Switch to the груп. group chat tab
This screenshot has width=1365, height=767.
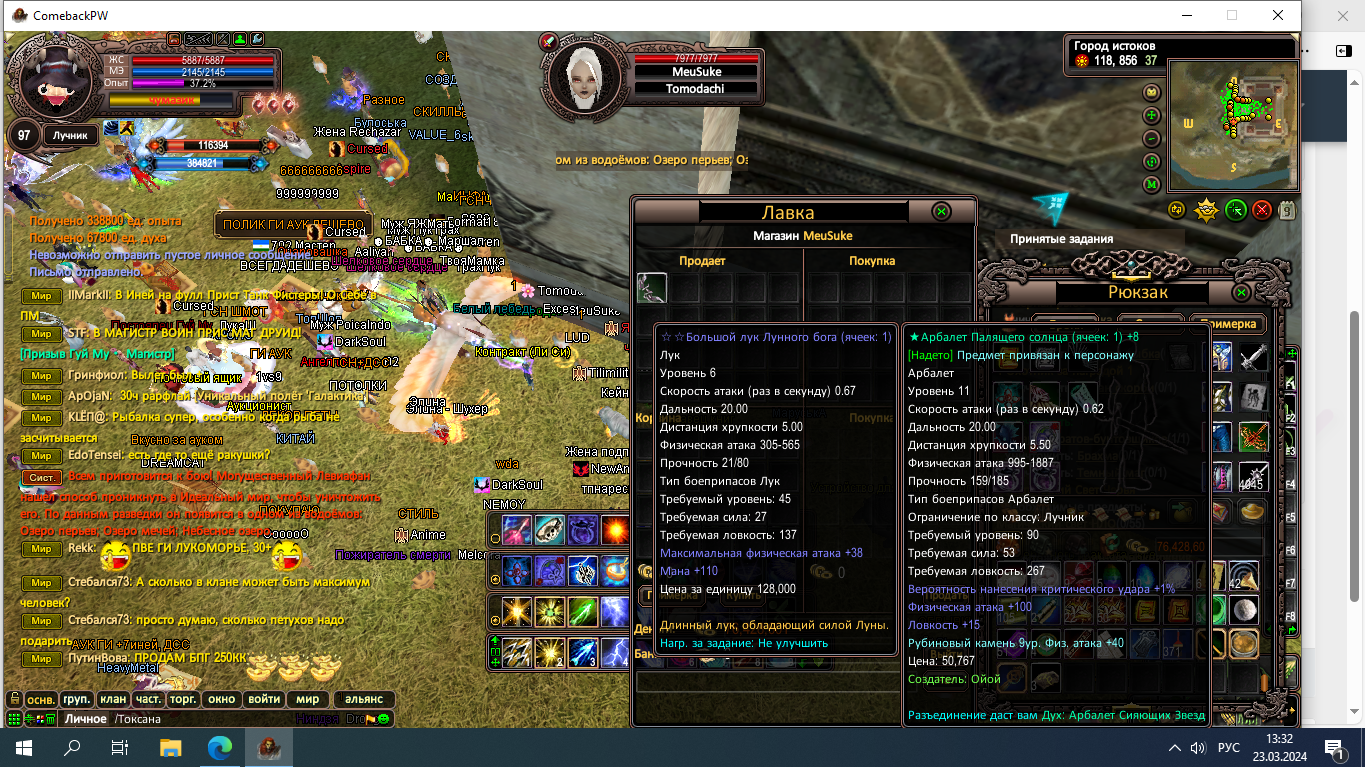click(x=76, y=699)
